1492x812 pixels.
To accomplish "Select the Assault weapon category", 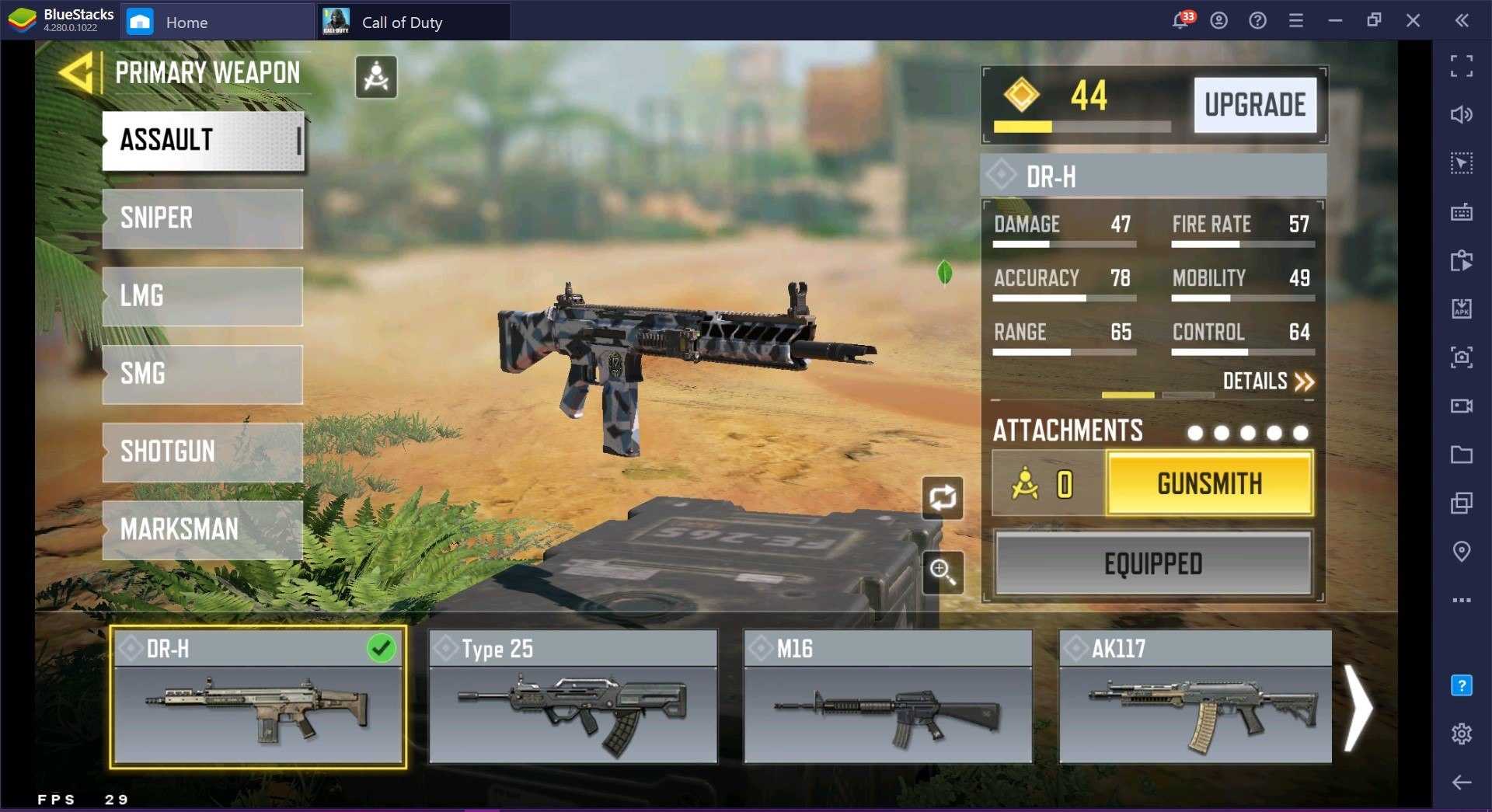I will point(202,141).
